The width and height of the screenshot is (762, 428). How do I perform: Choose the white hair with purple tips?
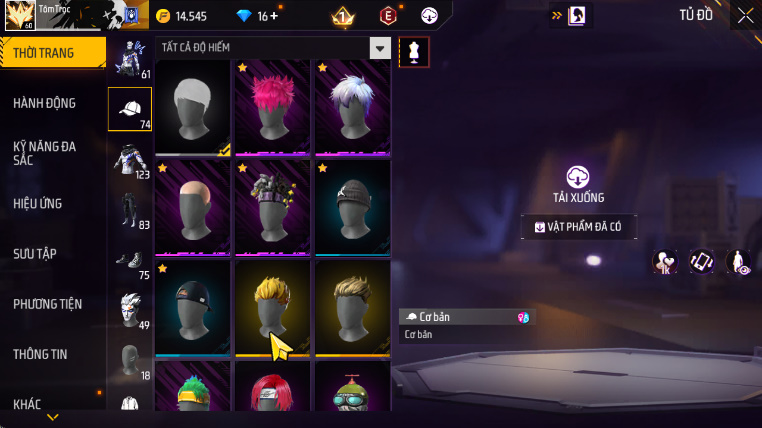coord(352,107)
